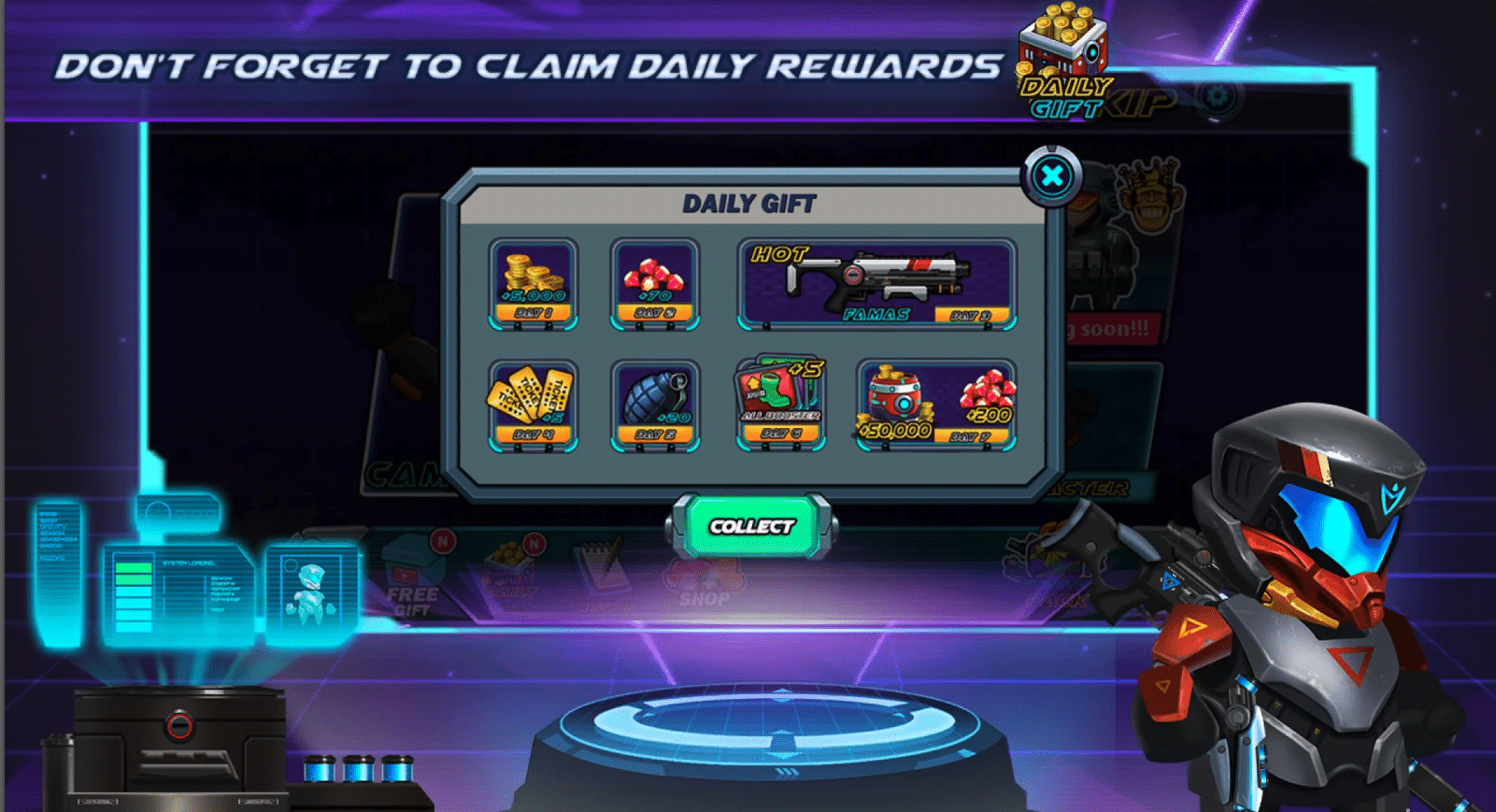Select the Day 4 tickets reward
This screenshot has width=1496, height=812.
533,405
